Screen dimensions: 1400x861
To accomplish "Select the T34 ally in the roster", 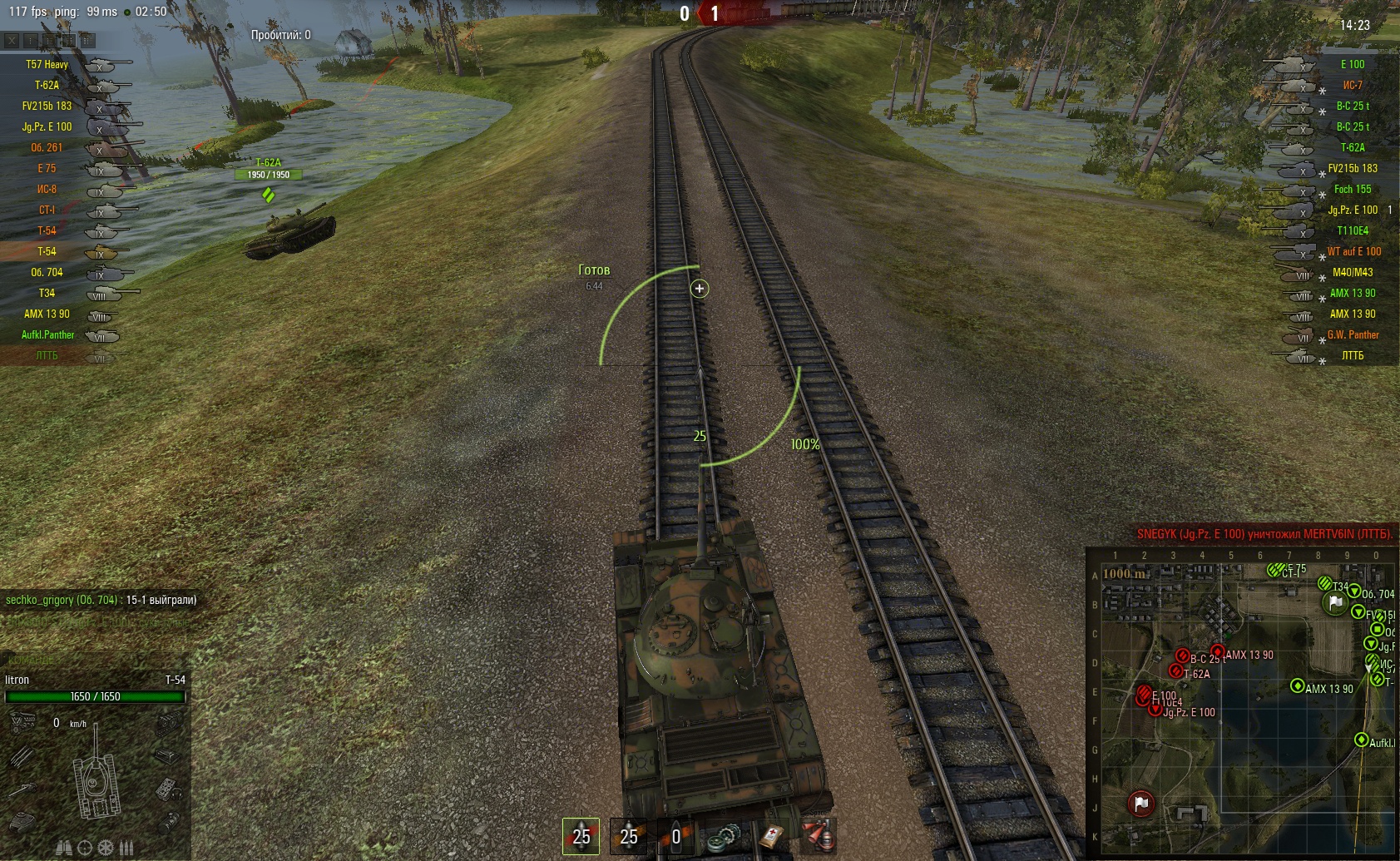I will tap(47, 293).
